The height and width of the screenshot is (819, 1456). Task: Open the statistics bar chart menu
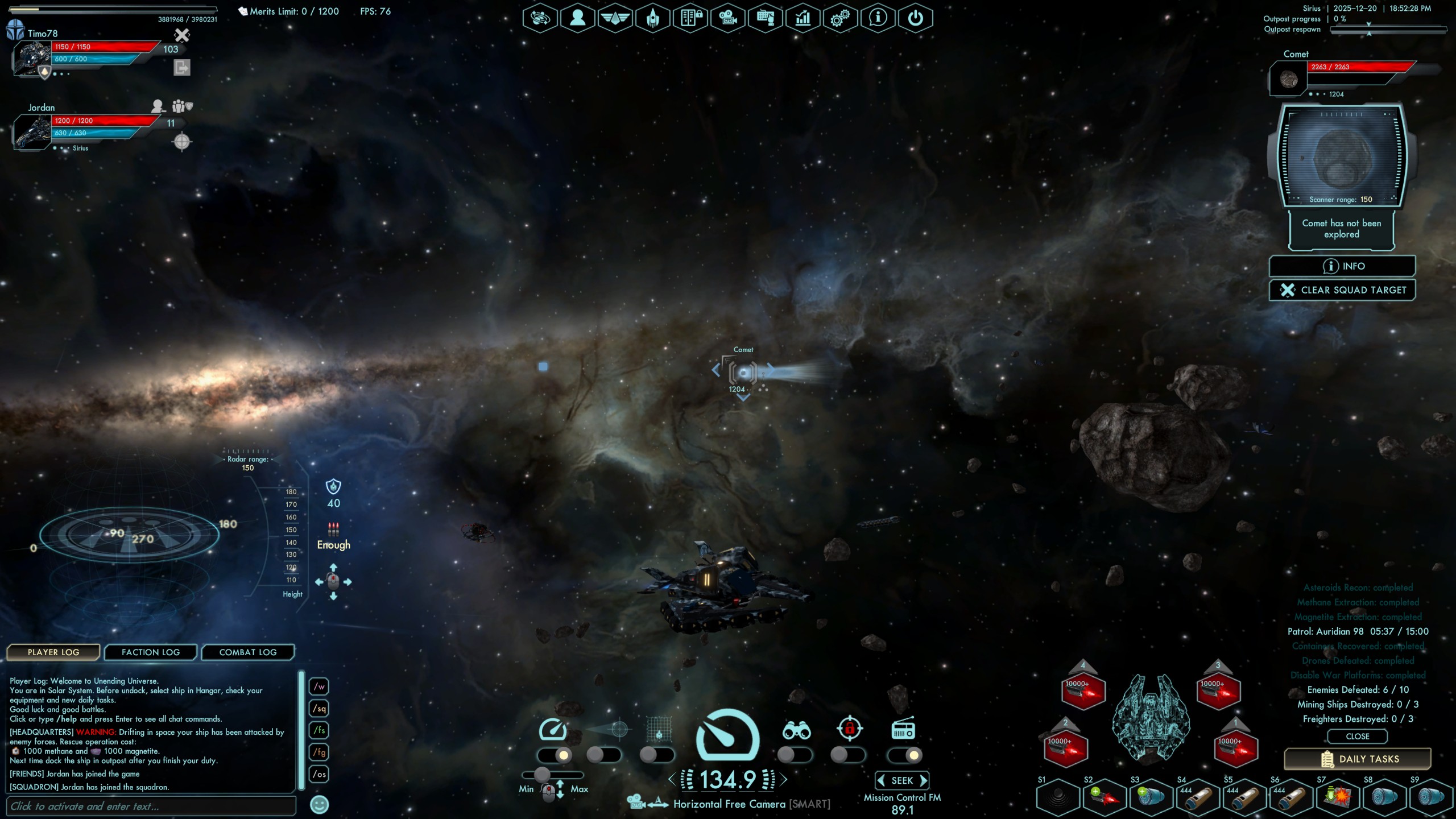click(x=803, y=18)
